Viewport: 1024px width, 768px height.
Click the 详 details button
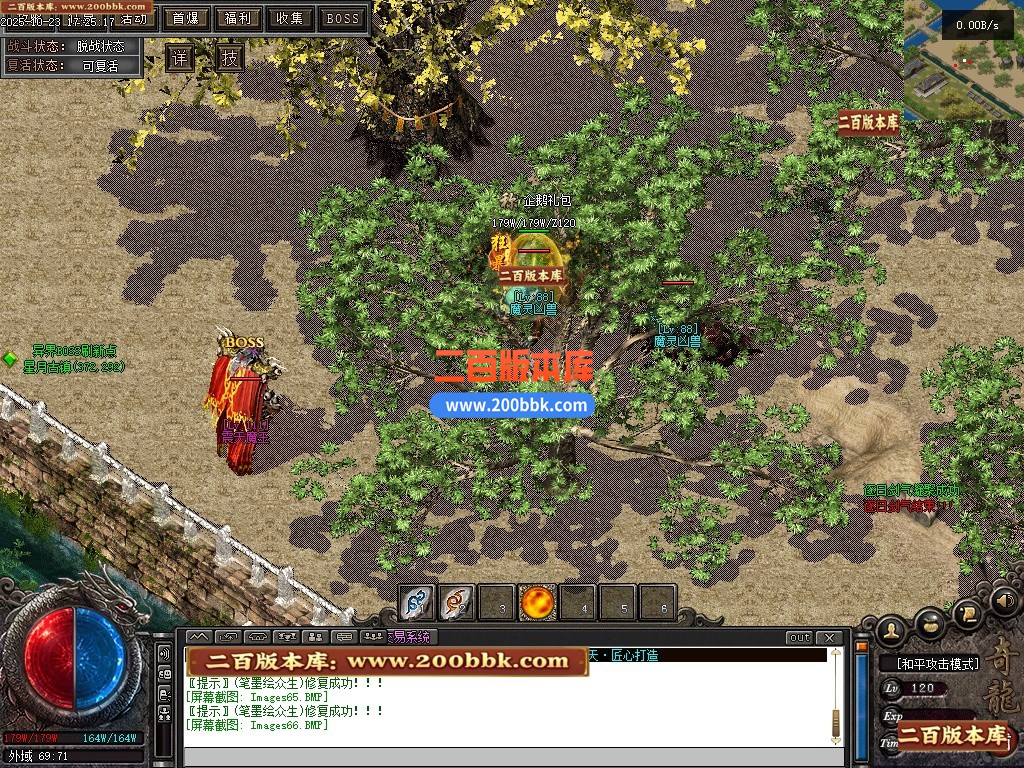coord(179,57)
